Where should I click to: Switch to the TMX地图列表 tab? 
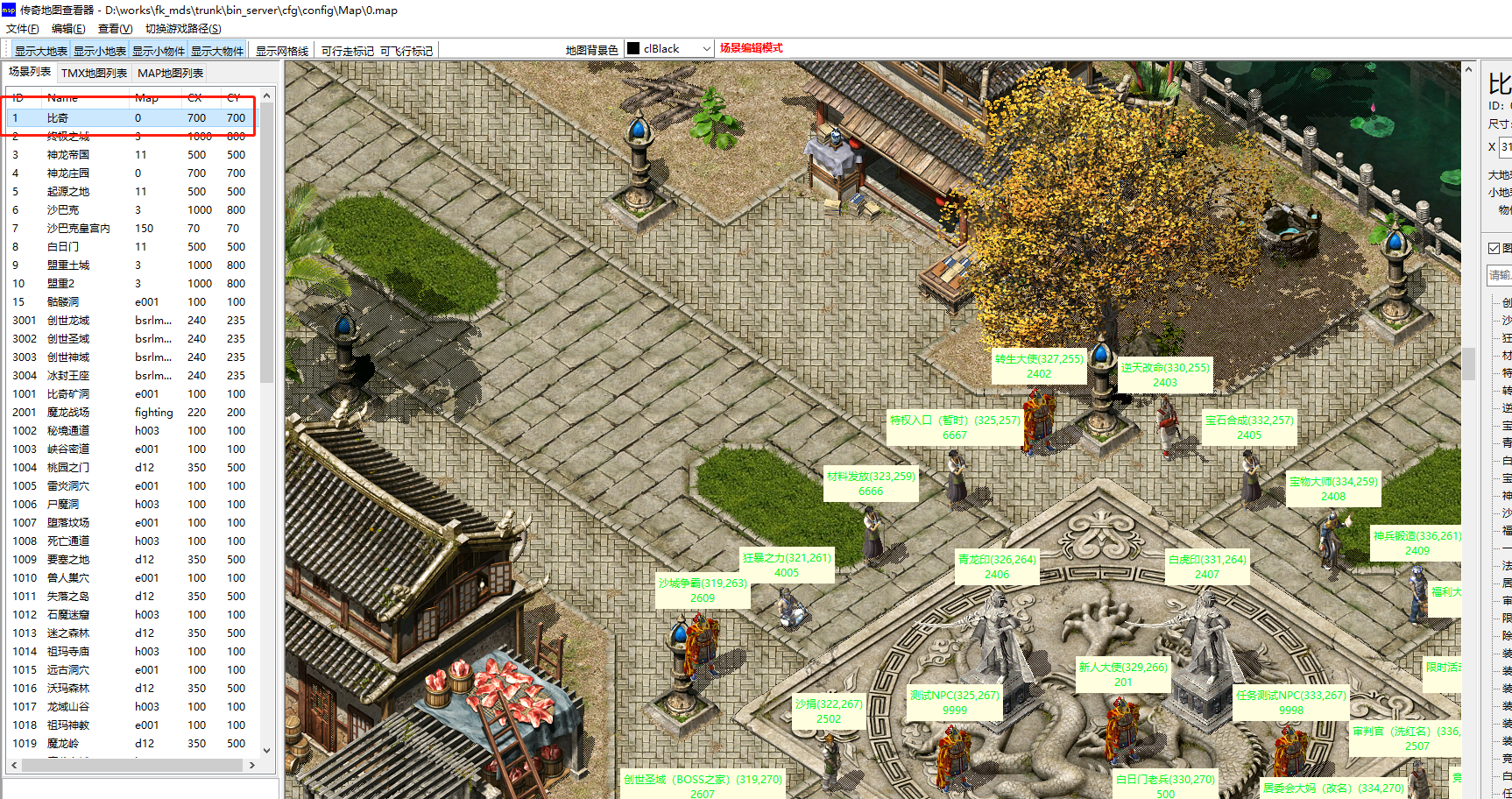pyautogui.click(x=94, y=73)
